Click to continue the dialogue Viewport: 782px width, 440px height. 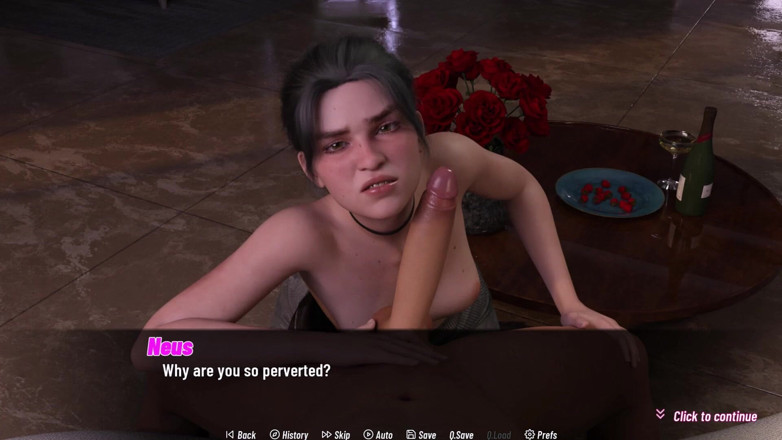tap(714, 416)
